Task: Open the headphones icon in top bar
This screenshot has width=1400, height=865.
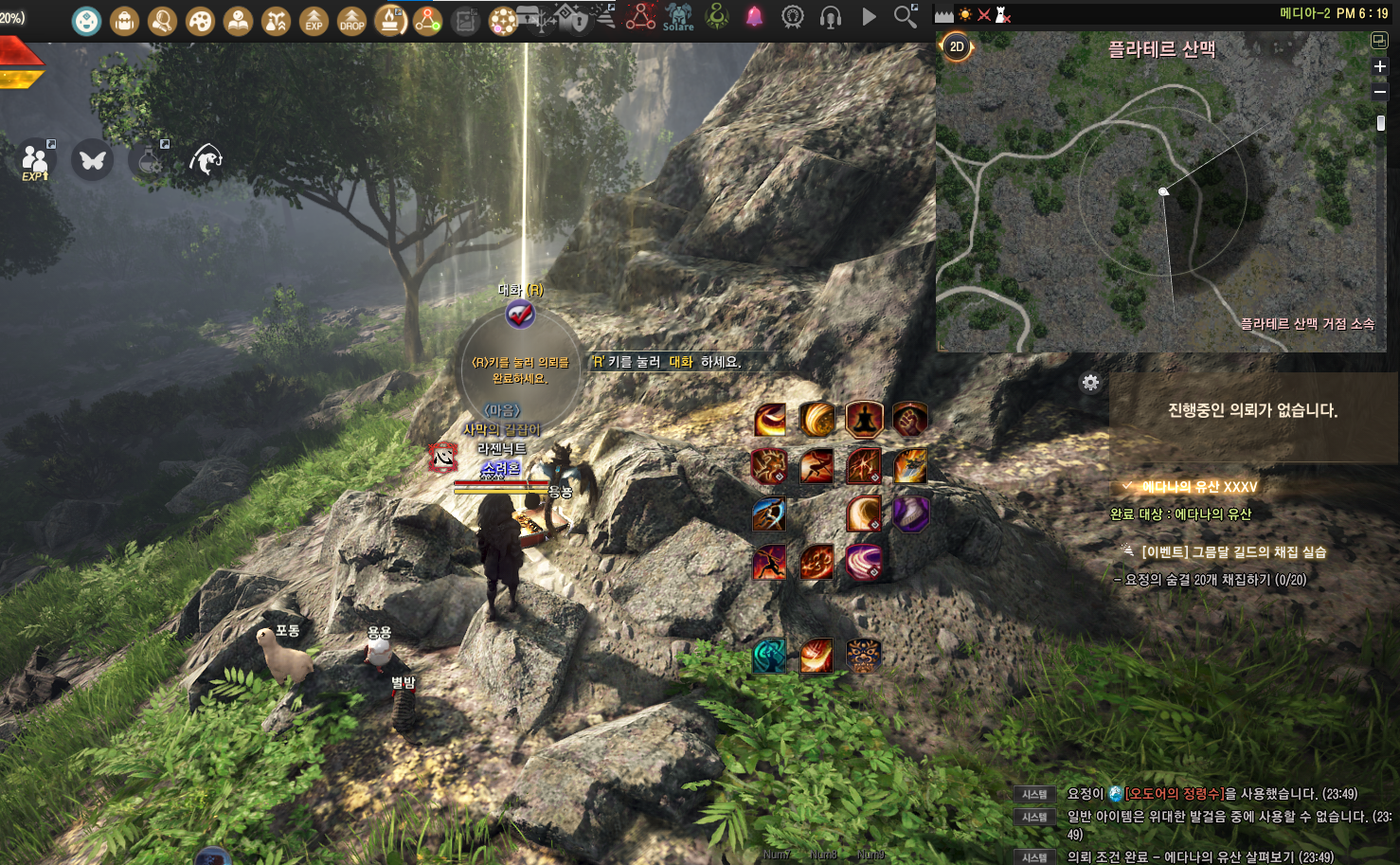Action: click(x=831, y=17)
